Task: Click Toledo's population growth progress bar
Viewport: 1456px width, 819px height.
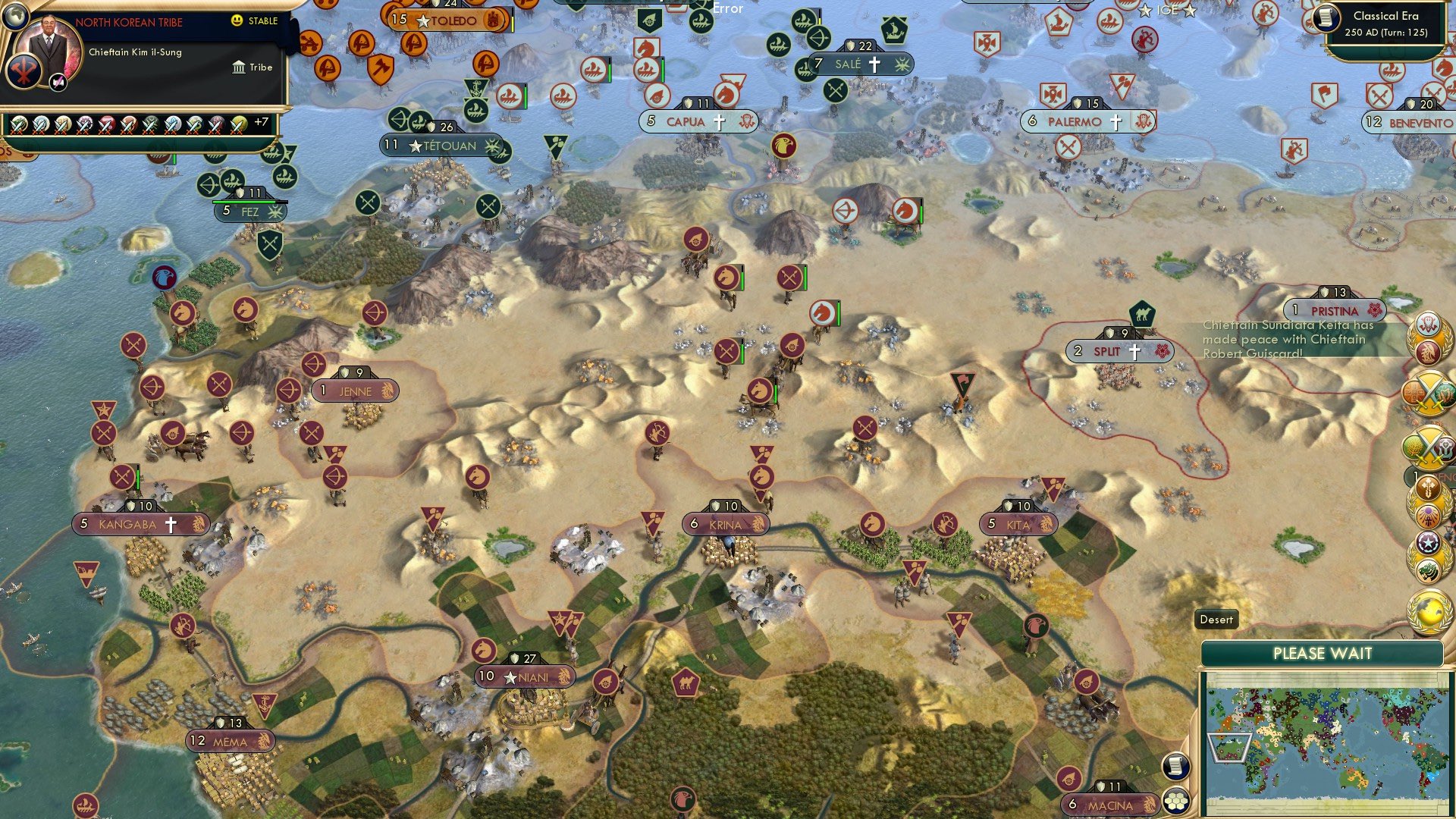Action: (513, 20)
